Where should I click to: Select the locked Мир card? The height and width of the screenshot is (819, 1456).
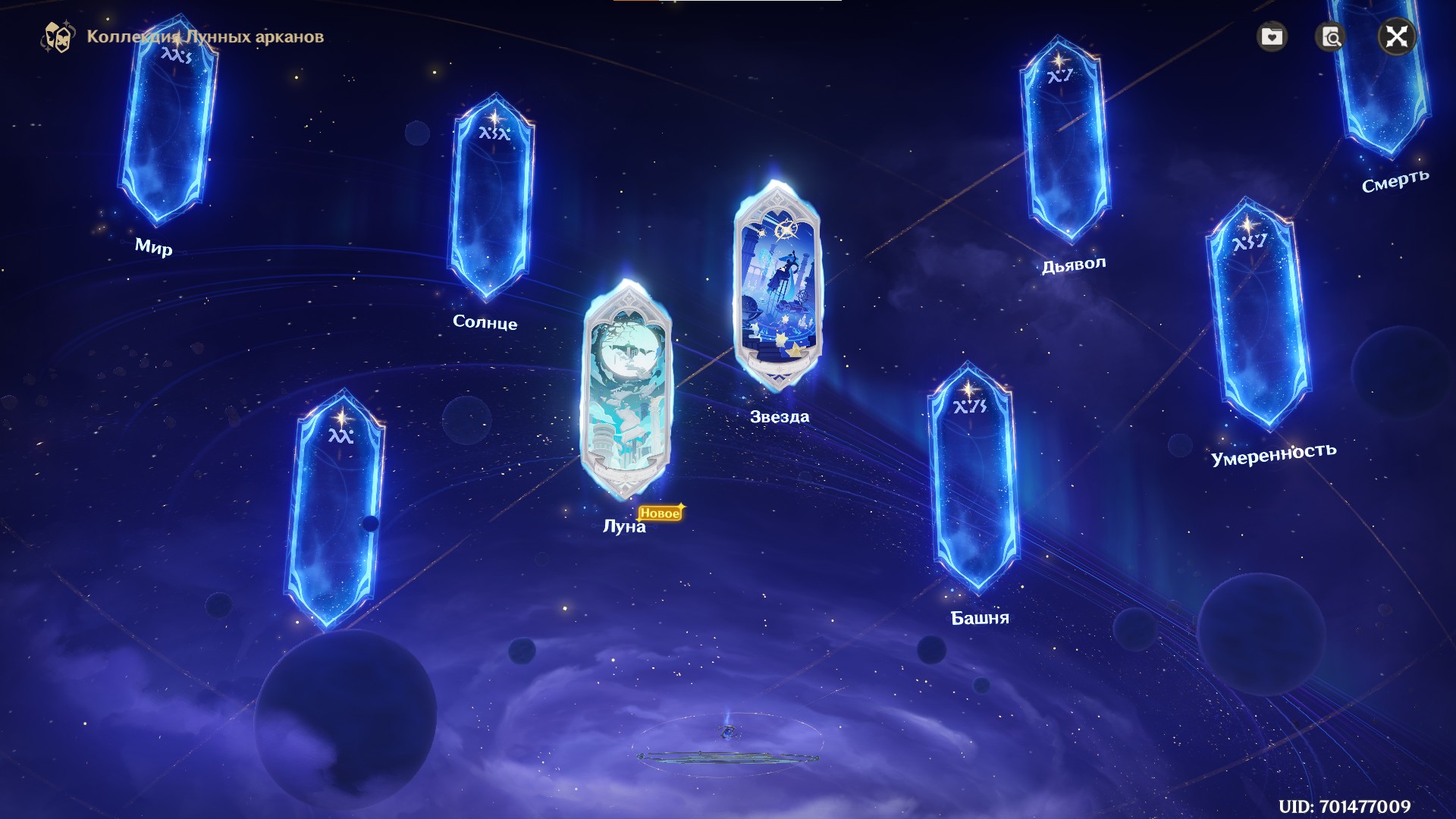click(168, 121)
